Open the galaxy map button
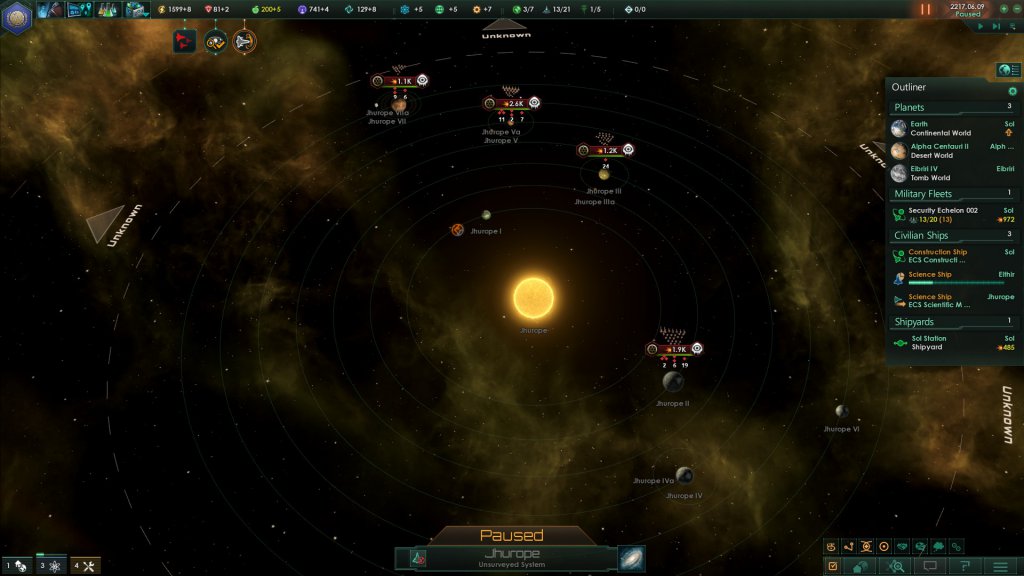Image resolution: width=1024 pixels, height=576 pixels. tap(631, 557)
